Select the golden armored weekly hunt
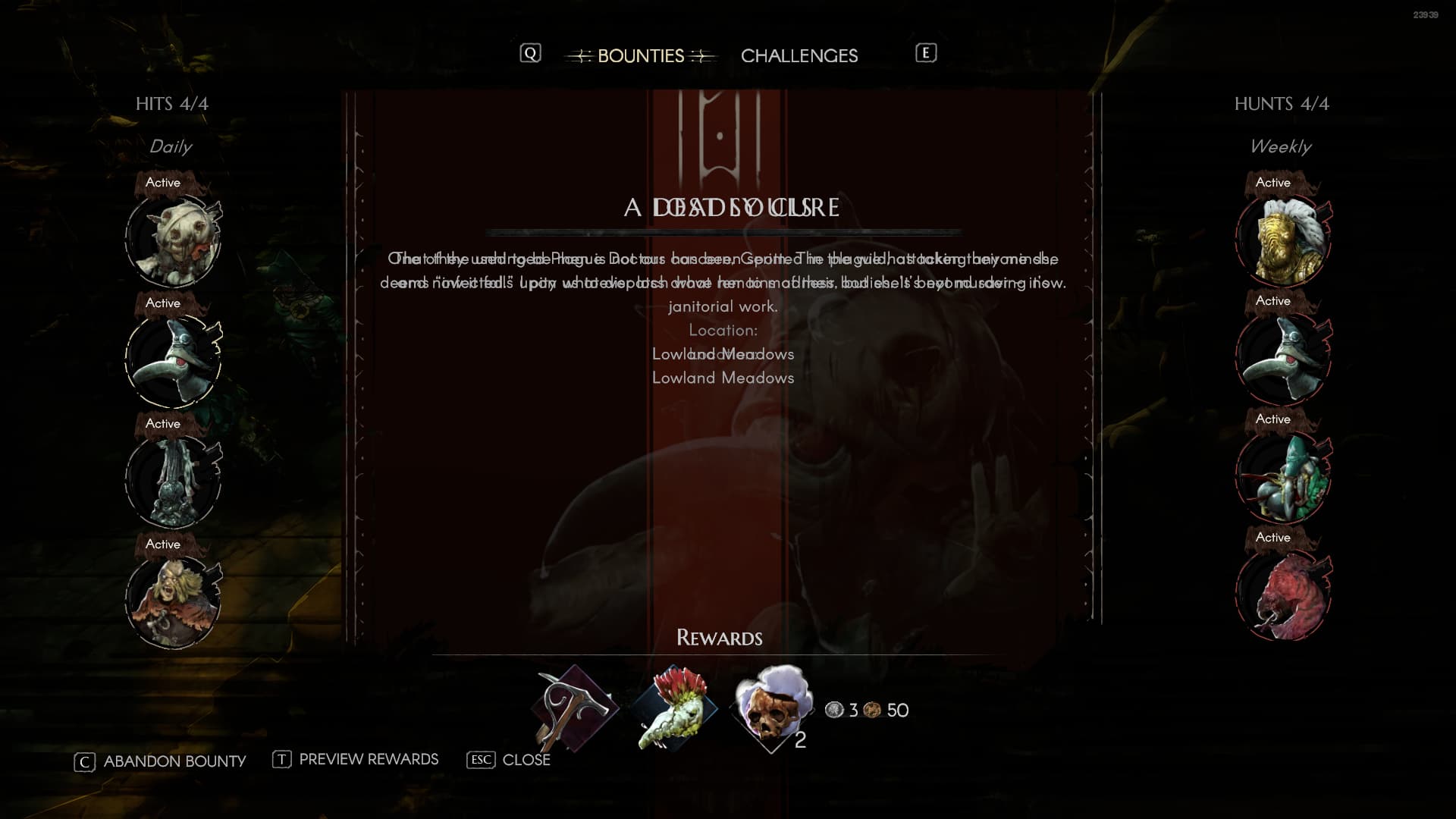Image resolution: width=1456 pixels, height=819 pixels. pyautogui.click(x=1283, y=240)
